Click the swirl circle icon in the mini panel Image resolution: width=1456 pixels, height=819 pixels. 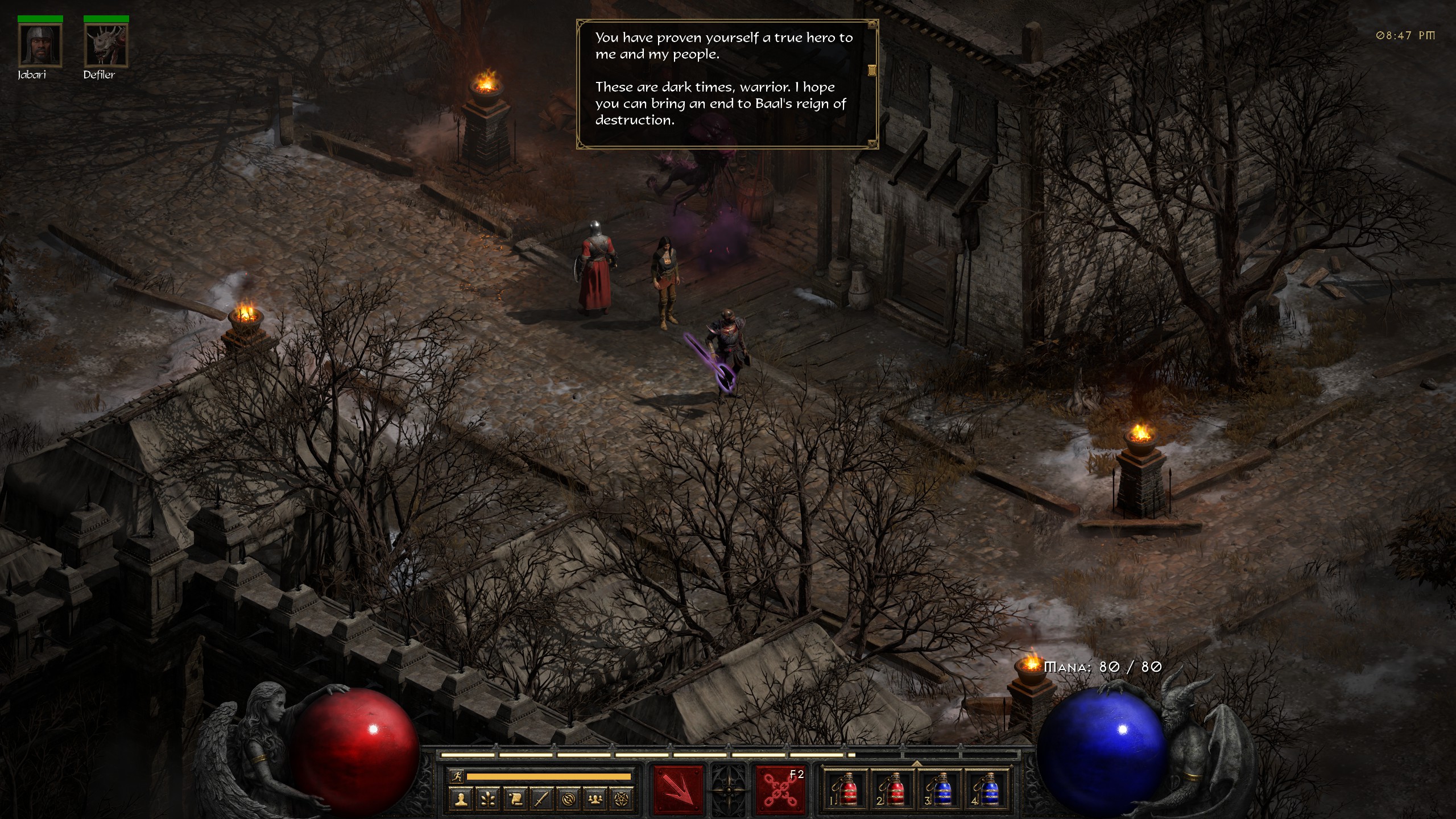[568, 800]
